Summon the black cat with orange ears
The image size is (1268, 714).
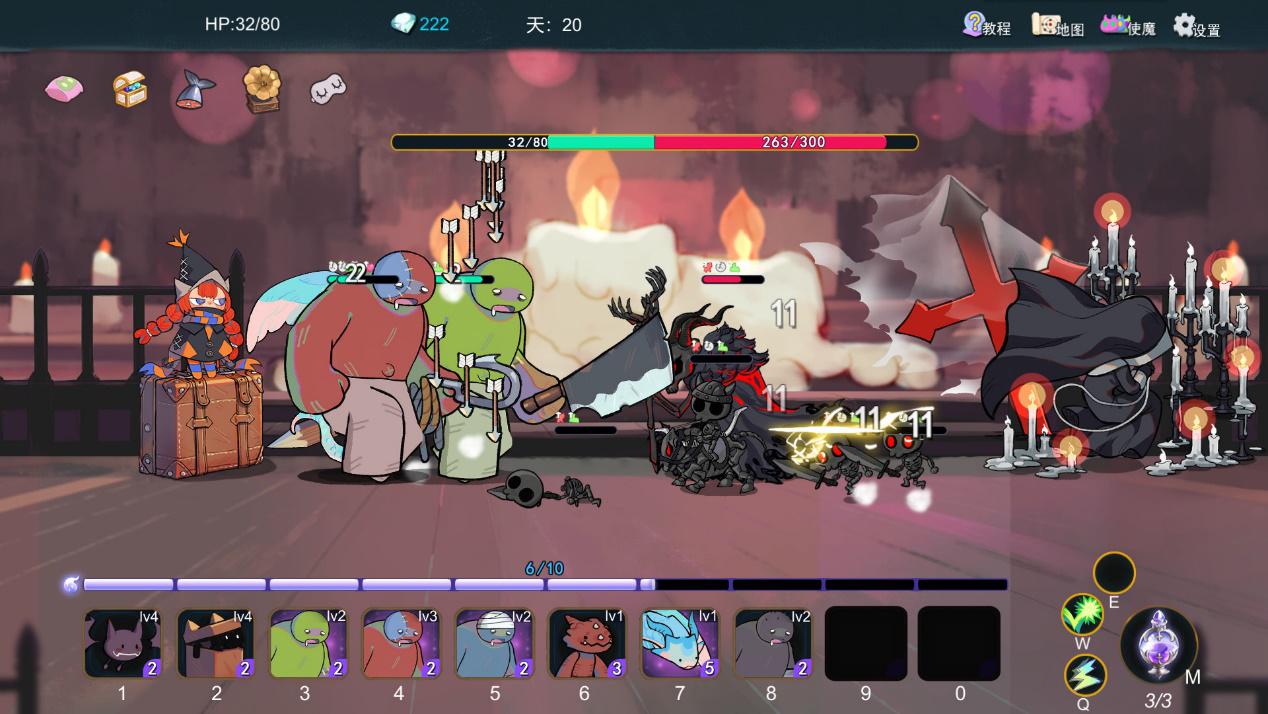[214, 643]
